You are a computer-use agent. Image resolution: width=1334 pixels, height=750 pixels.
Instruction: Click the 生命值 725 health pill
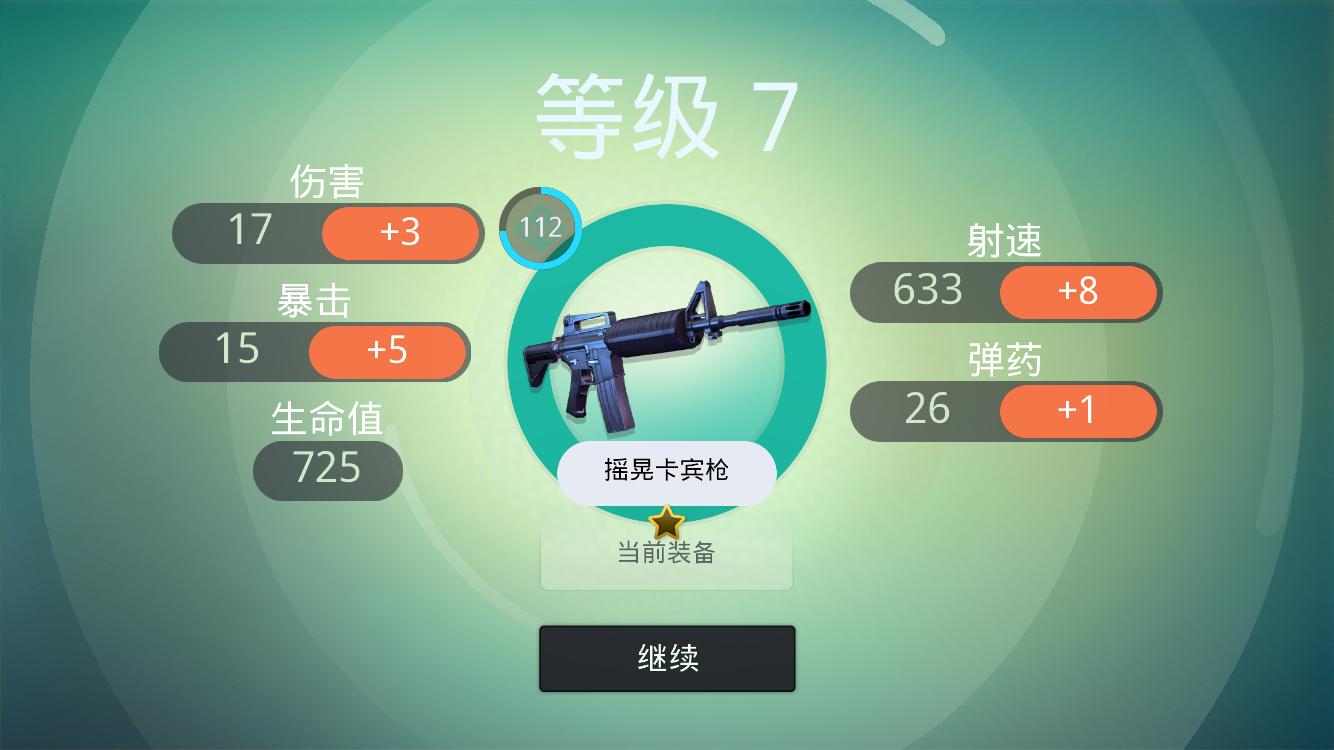pyautogui.click(x=327, y=469)
